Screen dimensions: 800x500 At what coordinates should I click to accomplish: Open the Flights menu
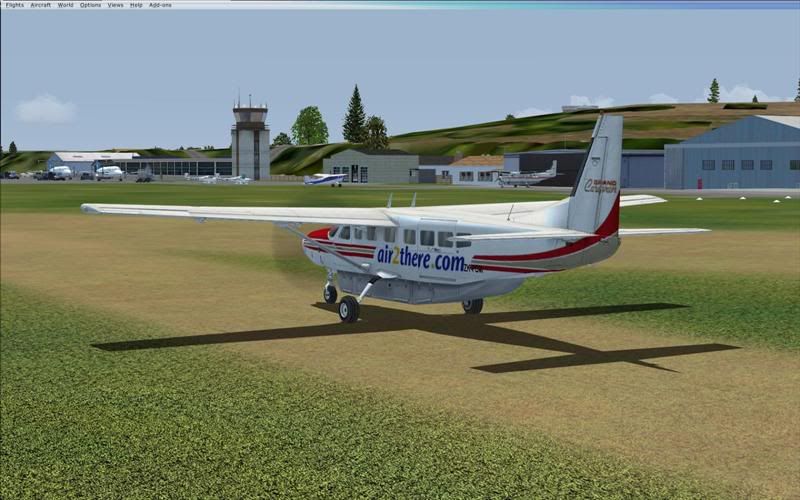point(14,5)
